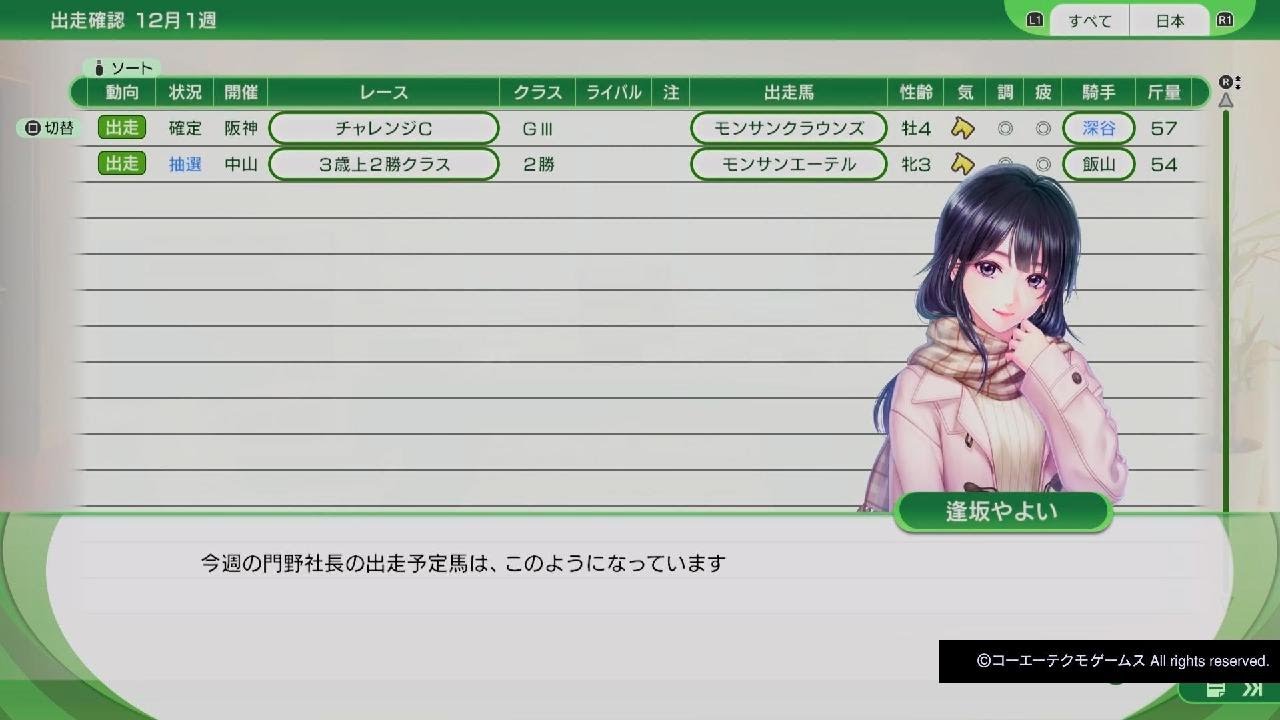Toggle the ◎ mark in モンサンエーテル's row

pos(1004,164)
